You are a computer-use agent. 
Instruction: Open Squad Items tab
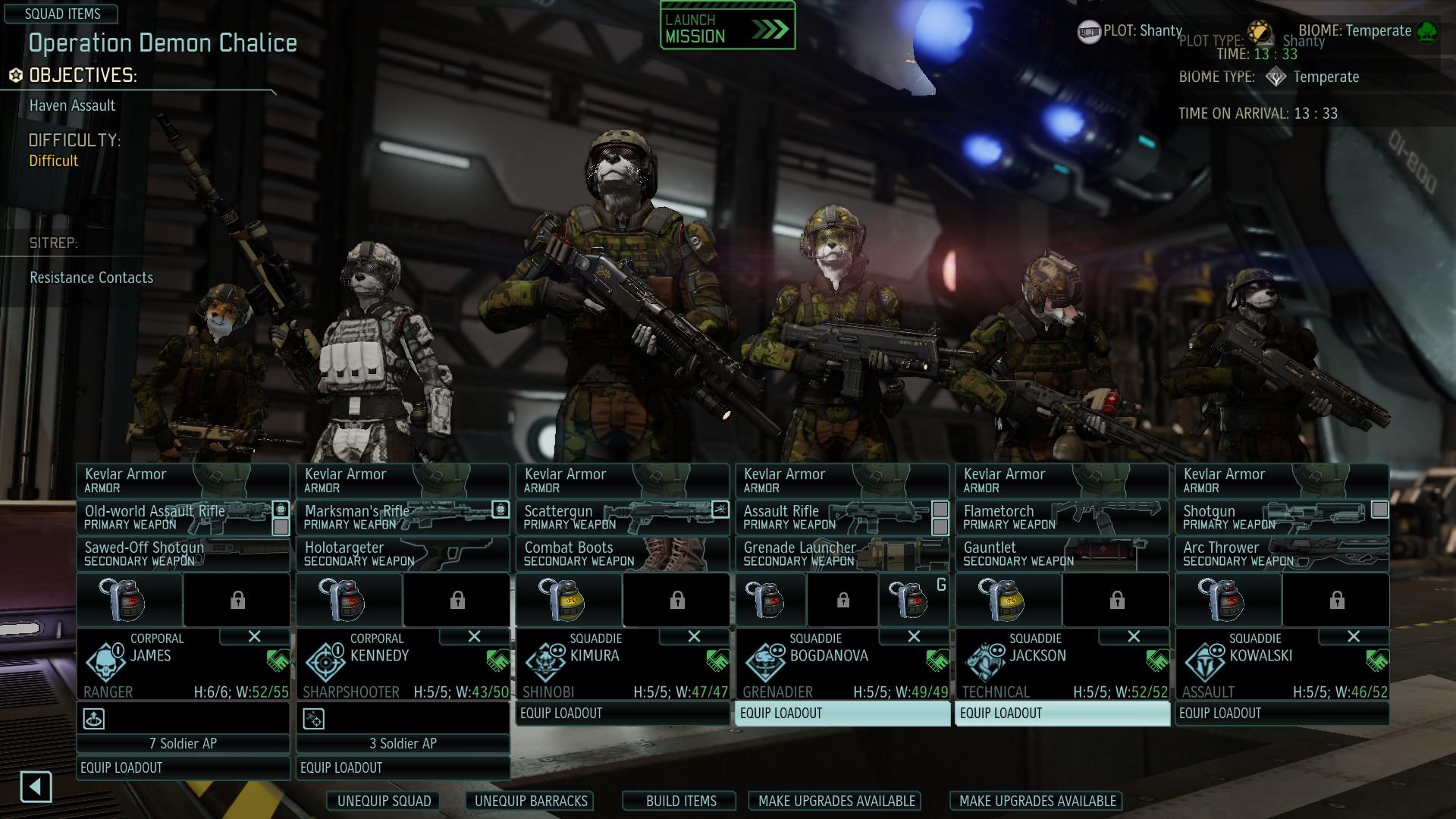pos(62,14)
